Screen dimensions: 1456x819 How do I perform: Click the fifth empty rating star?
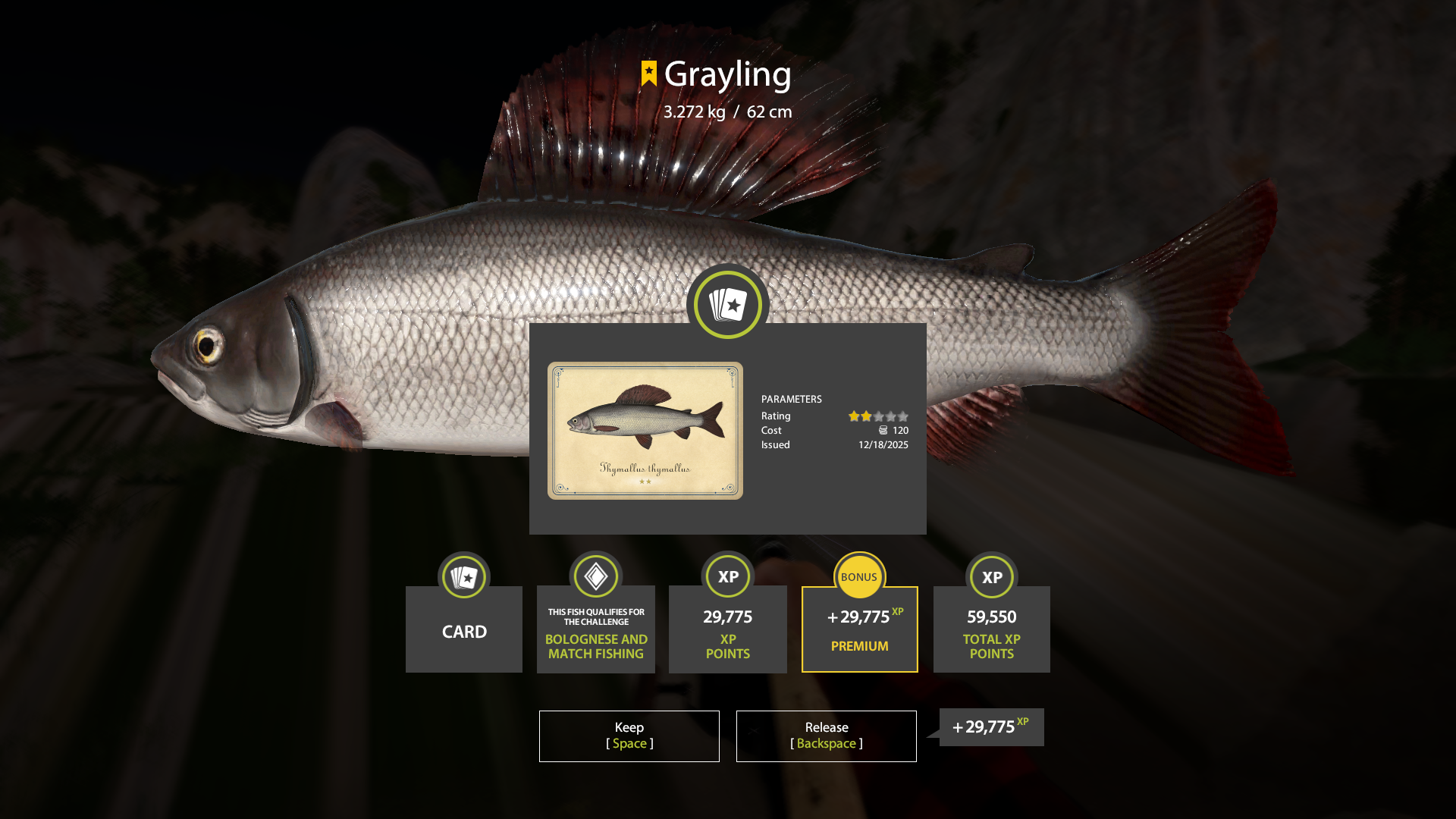click(903, 416)
